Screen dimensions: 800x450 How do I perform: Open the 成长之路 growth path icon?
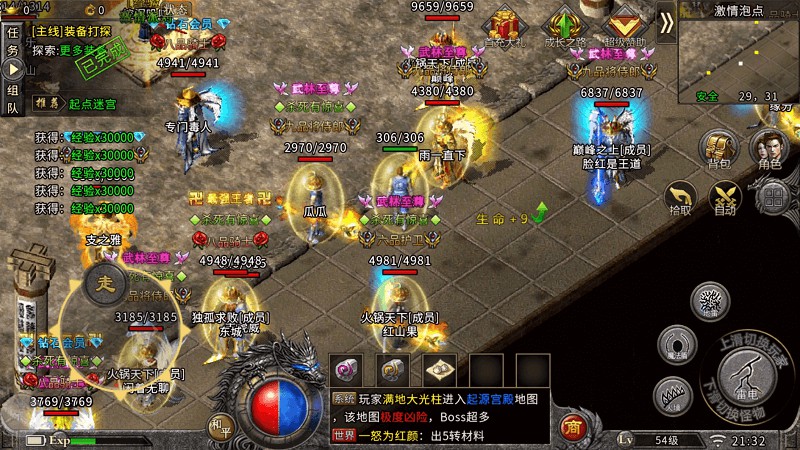(567, 28)
